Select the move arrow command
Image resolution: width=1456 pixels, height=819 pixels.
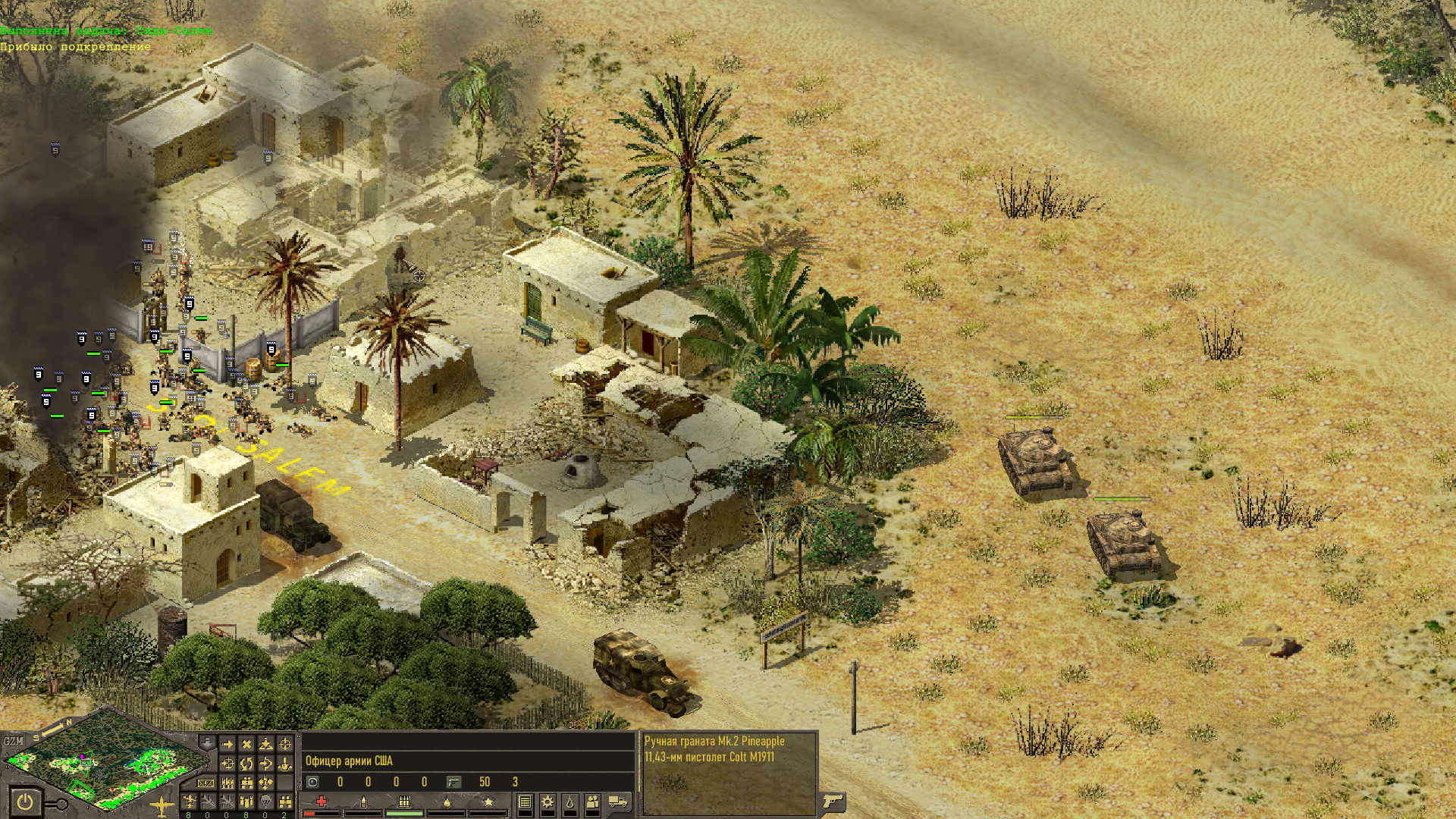pyautogui.click(x=227, y=744)
